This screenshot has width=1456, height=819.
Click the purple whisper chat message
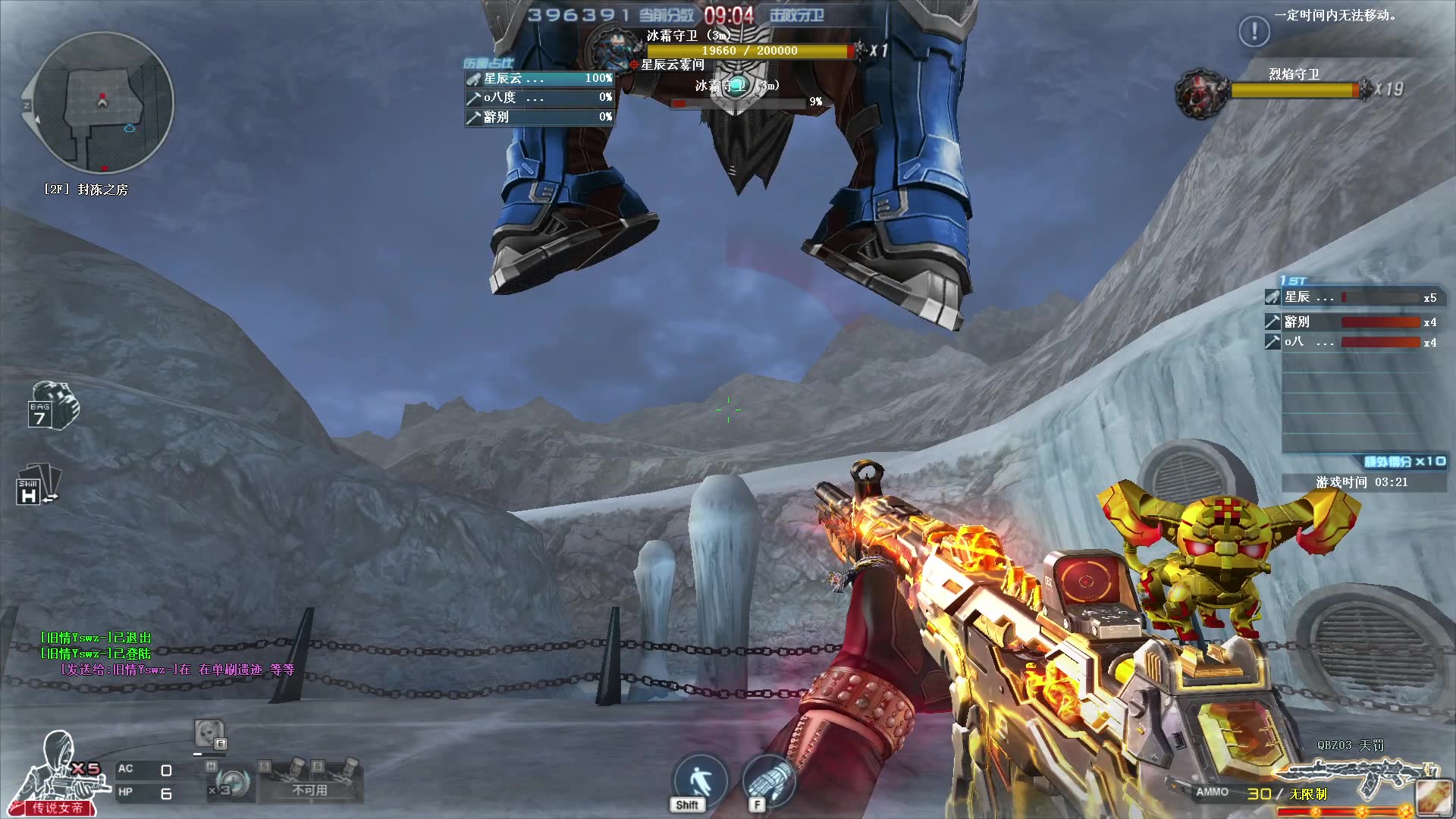177,670
